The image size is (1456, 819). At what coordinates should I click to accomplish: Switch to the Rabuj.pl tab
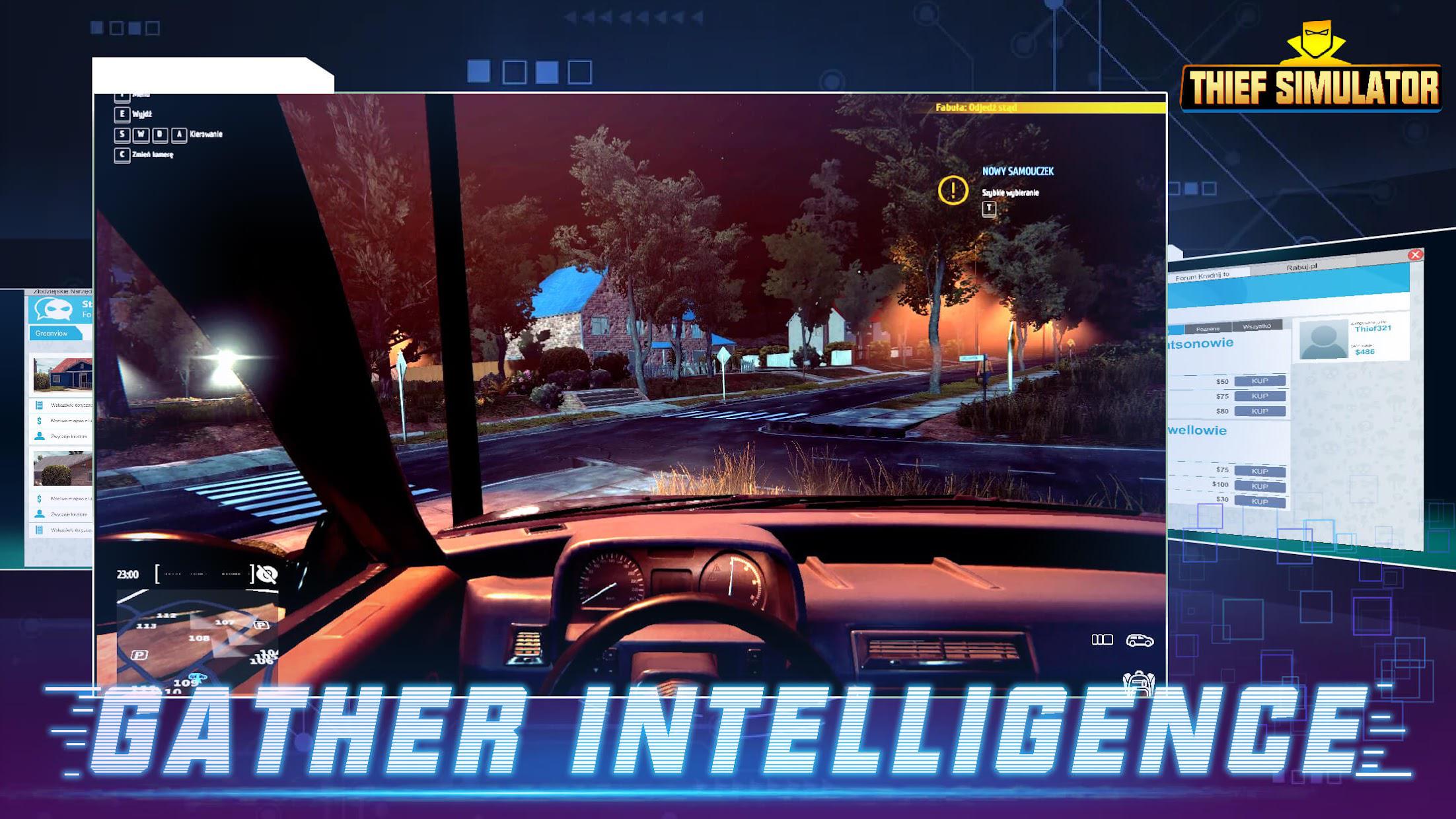pyautogui.click(x=1301, y=267)
